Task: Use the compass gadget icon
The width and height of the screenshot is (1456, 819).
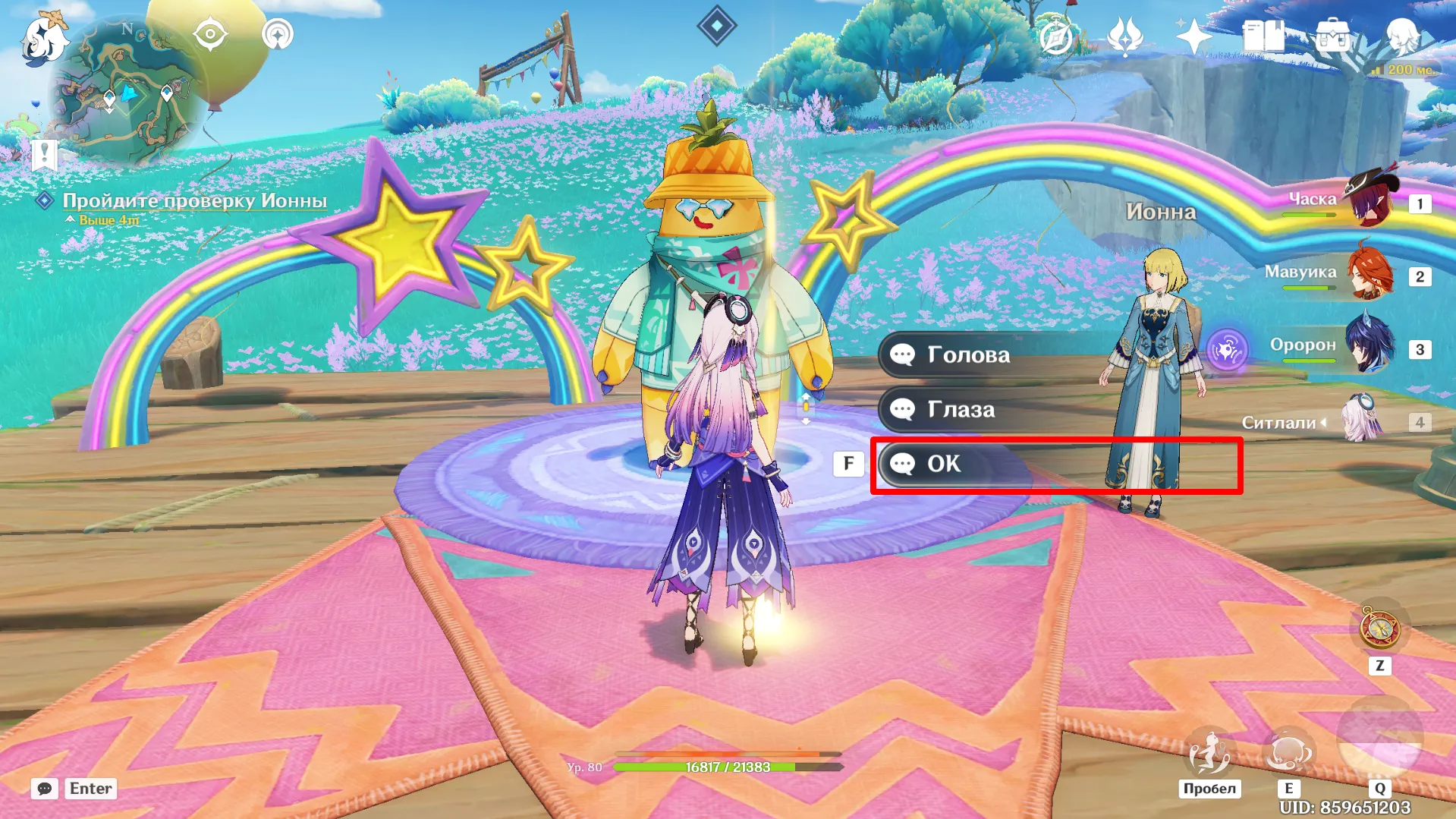Action: click(x=1379, y=628)
